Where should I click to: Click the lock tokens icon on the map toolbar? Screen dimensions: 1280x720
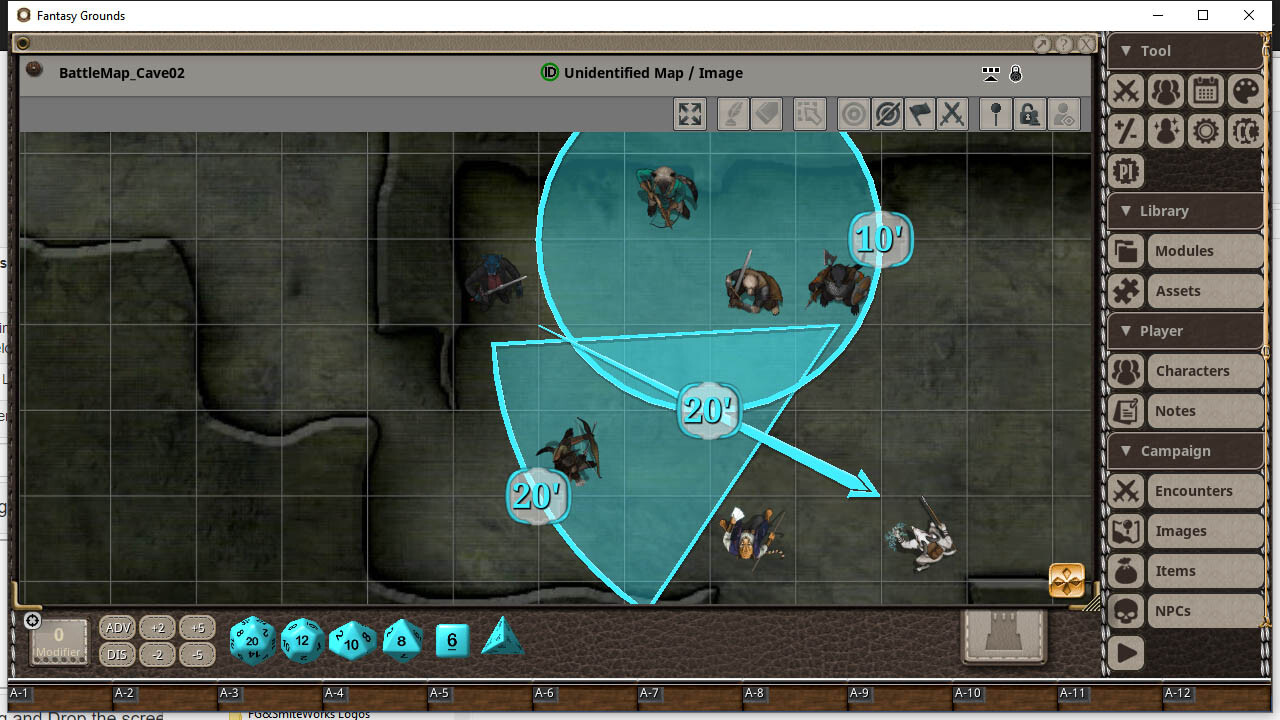coord(1030,113)
